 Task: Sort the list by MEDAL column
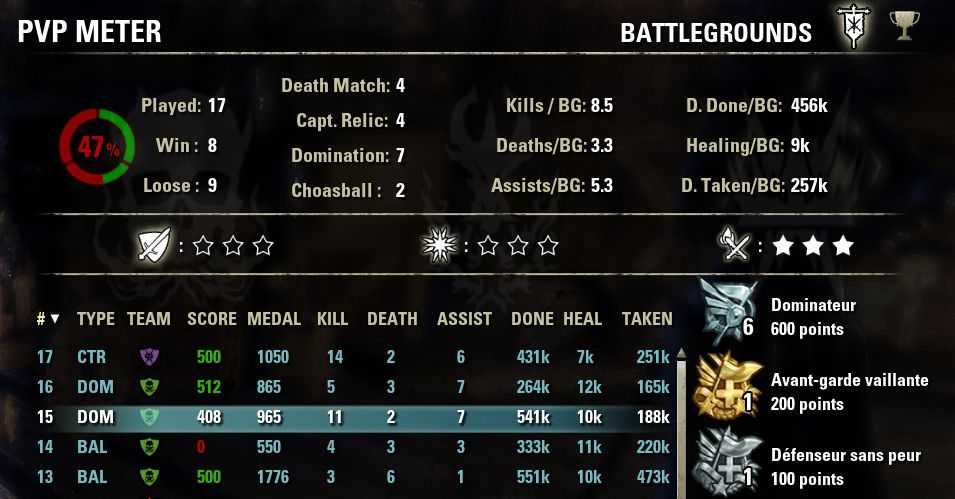pos(274,319)
